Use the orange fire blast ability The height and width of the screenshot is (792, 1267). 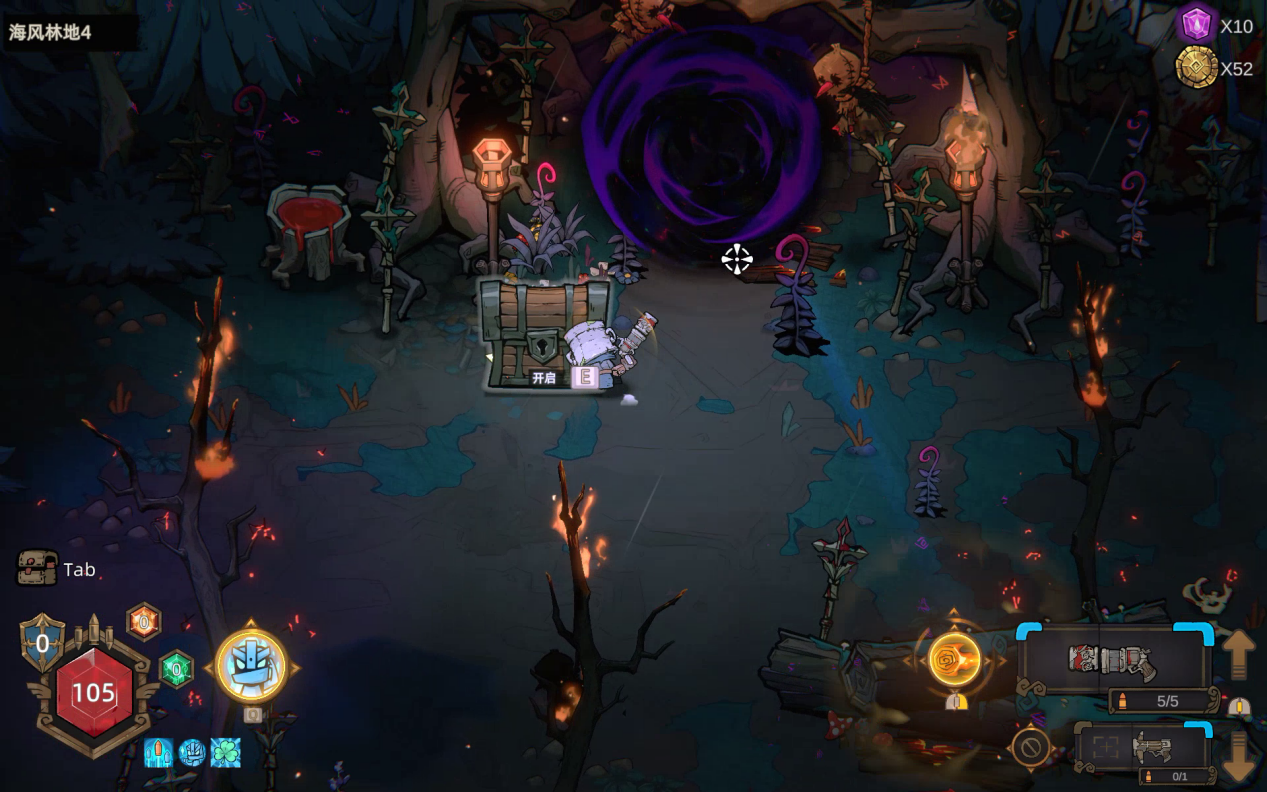954,660
